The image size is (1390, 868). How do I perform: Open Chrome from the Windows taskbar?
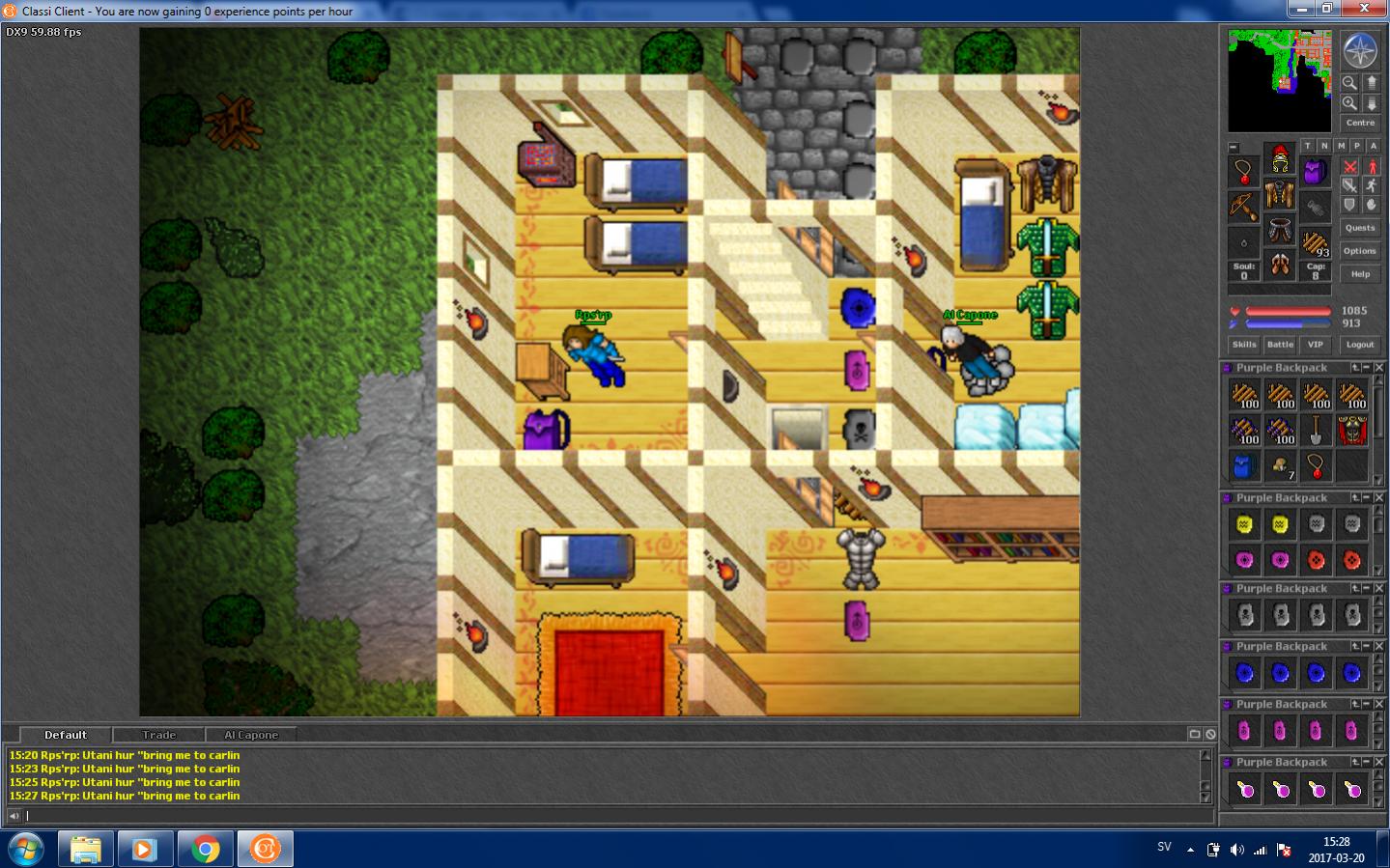pos(205,849)
